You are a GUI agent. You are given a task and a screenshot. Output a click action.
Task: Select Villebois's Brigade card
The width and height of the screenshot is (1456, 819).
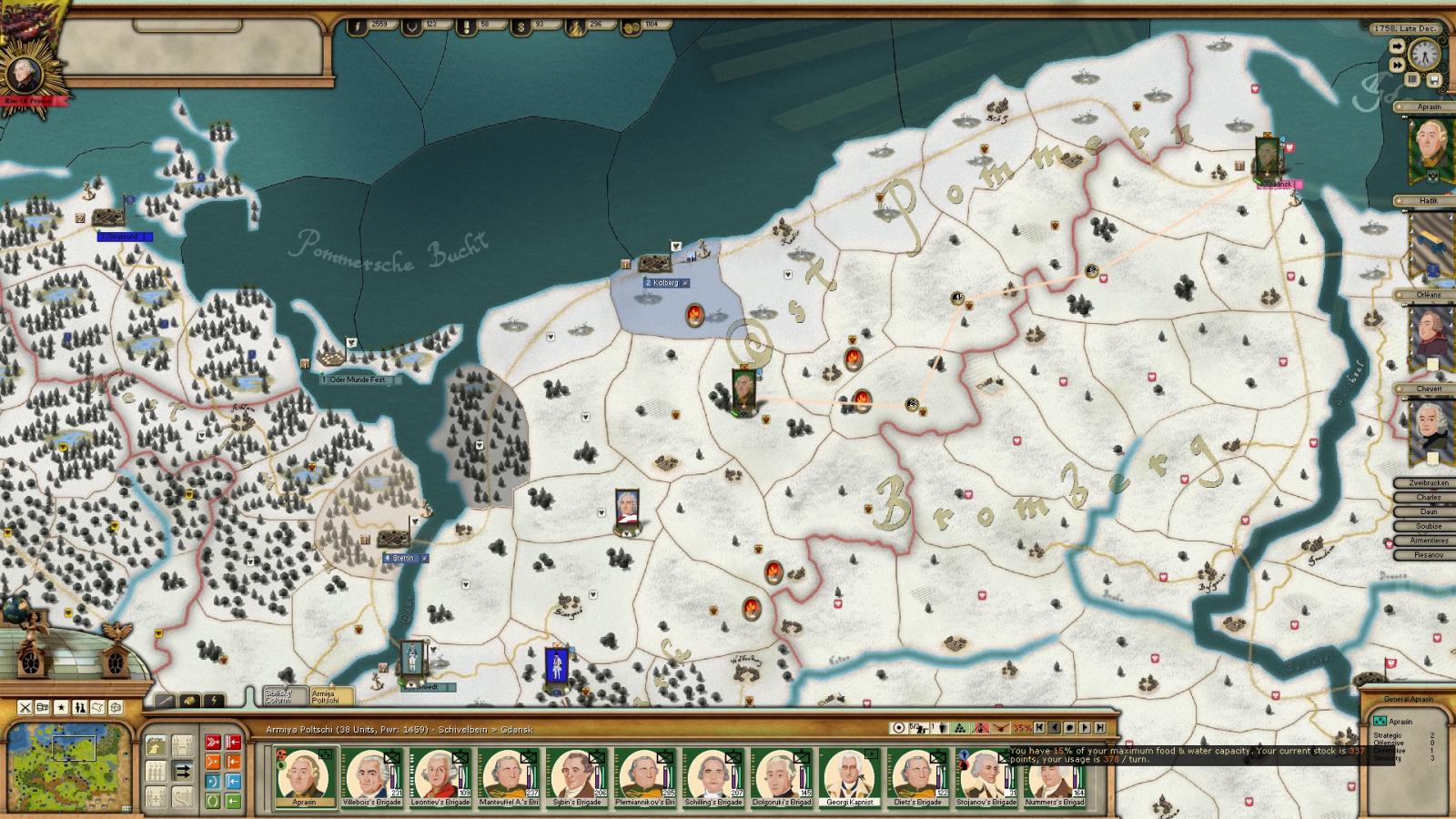[370, 778]
